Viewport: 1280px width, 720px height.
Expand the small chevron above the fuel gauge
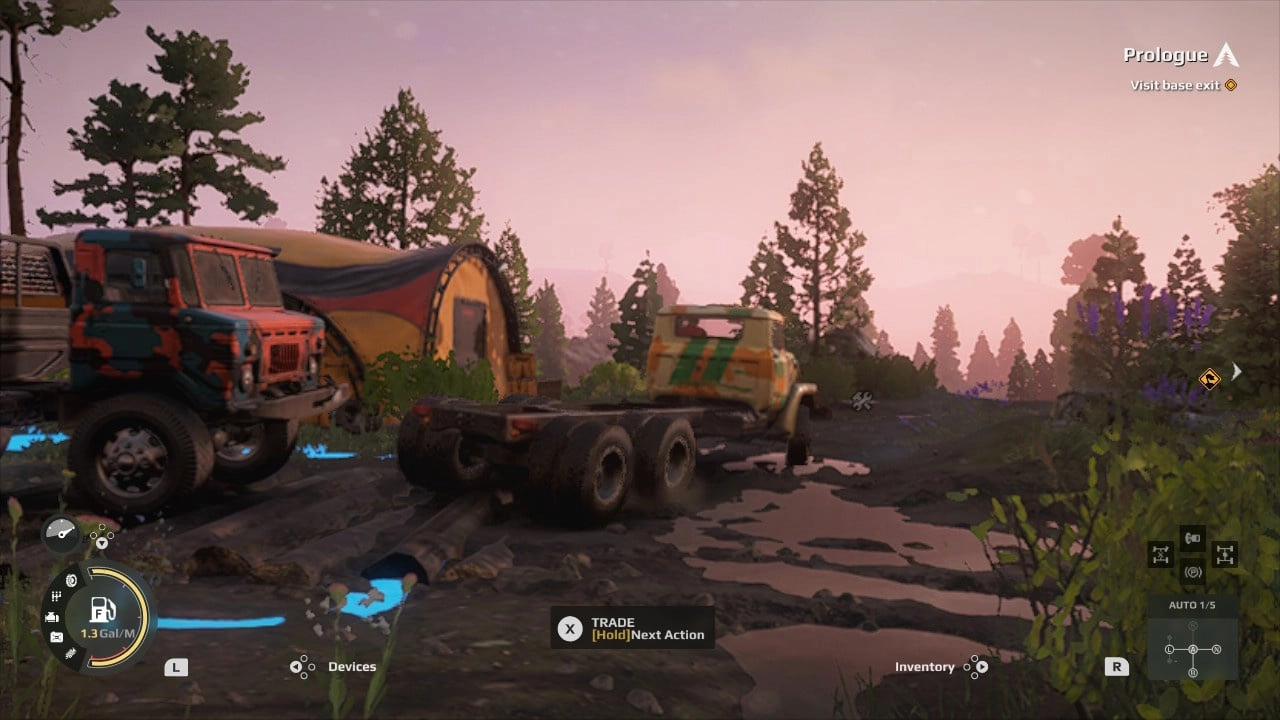[101, 543]
